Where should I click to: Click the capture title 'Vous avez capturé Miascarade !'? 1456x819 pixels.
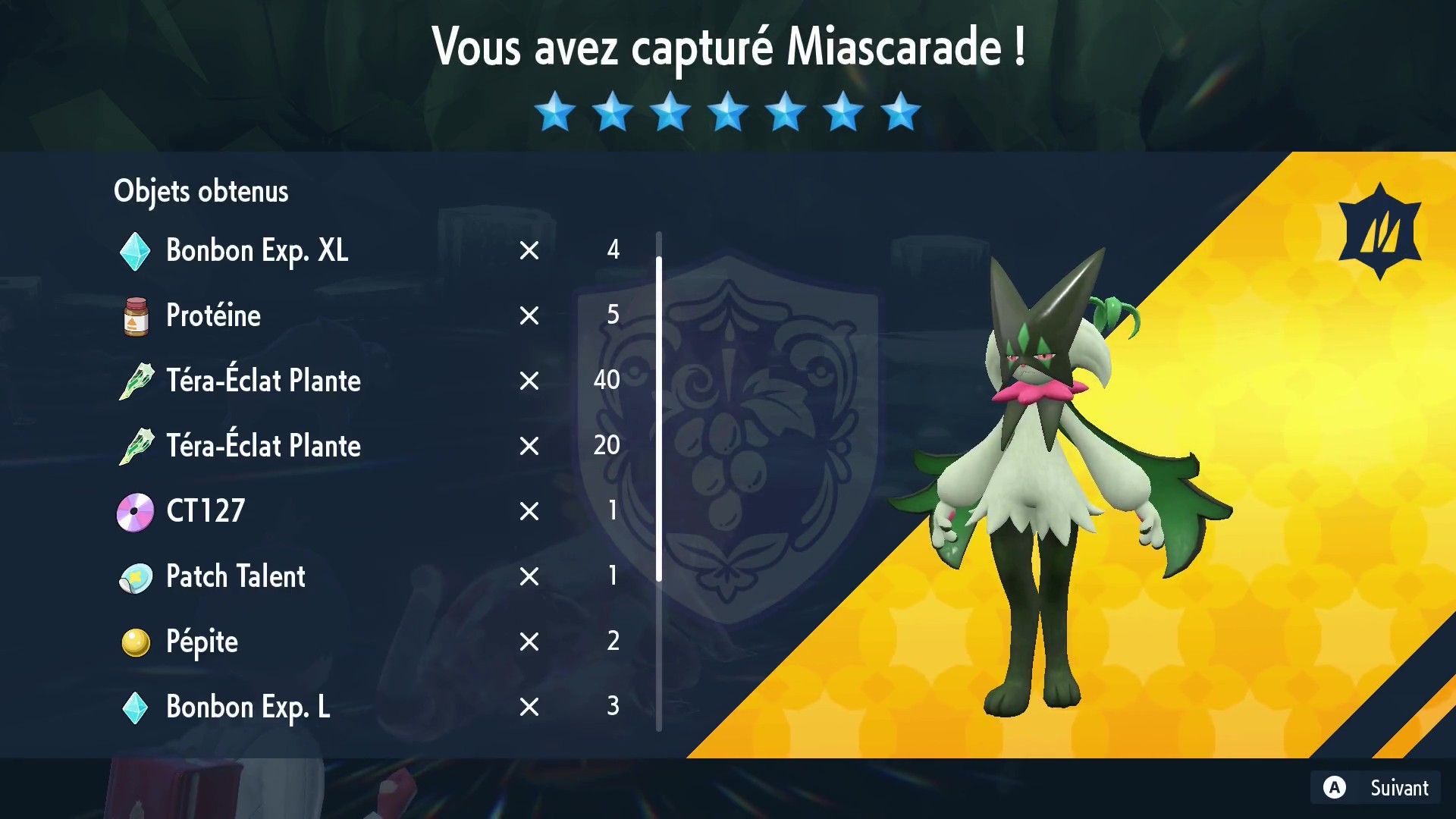[728, 47]
